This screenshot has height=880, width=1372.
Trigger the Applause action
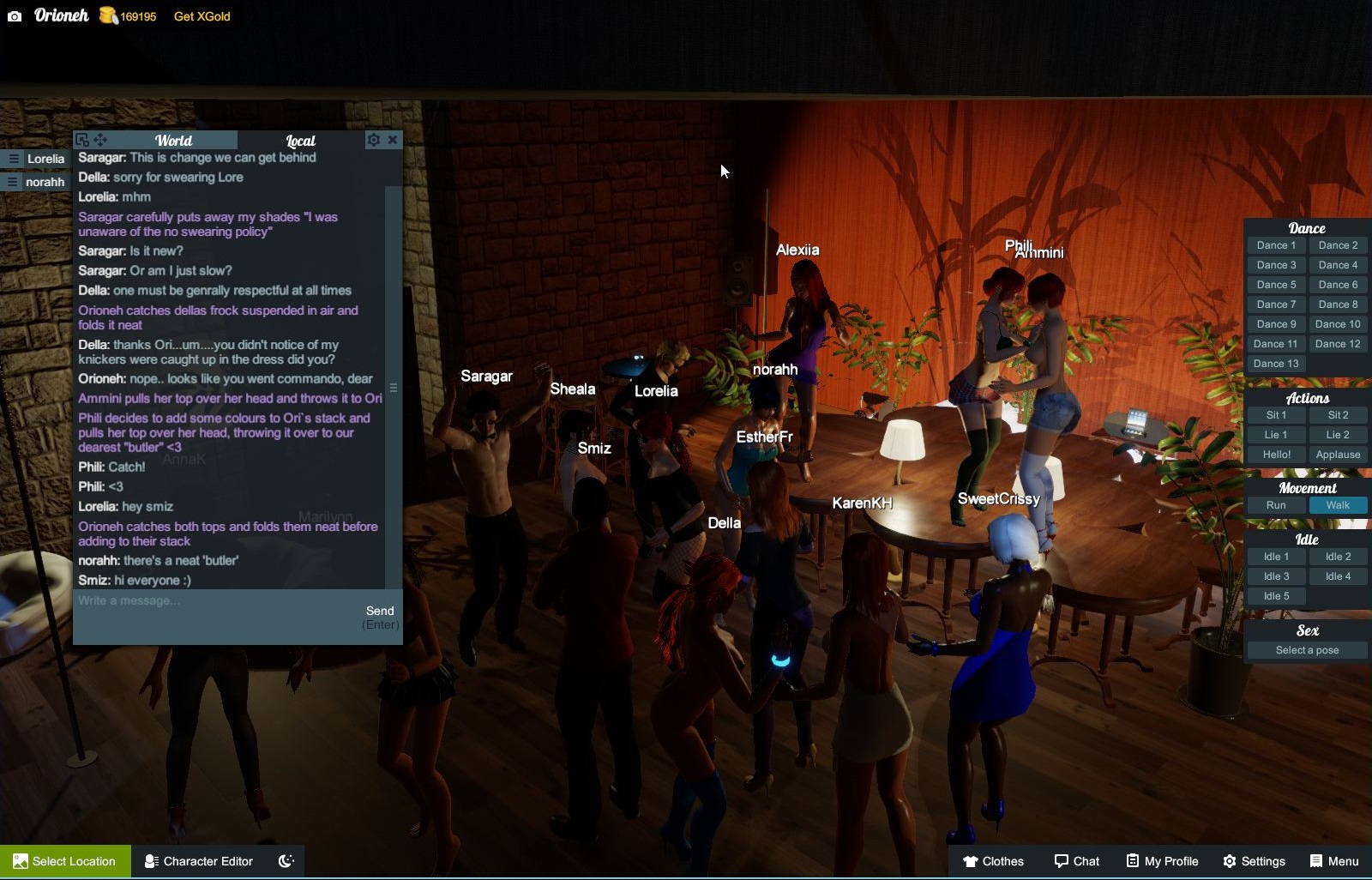(1338, 455)
